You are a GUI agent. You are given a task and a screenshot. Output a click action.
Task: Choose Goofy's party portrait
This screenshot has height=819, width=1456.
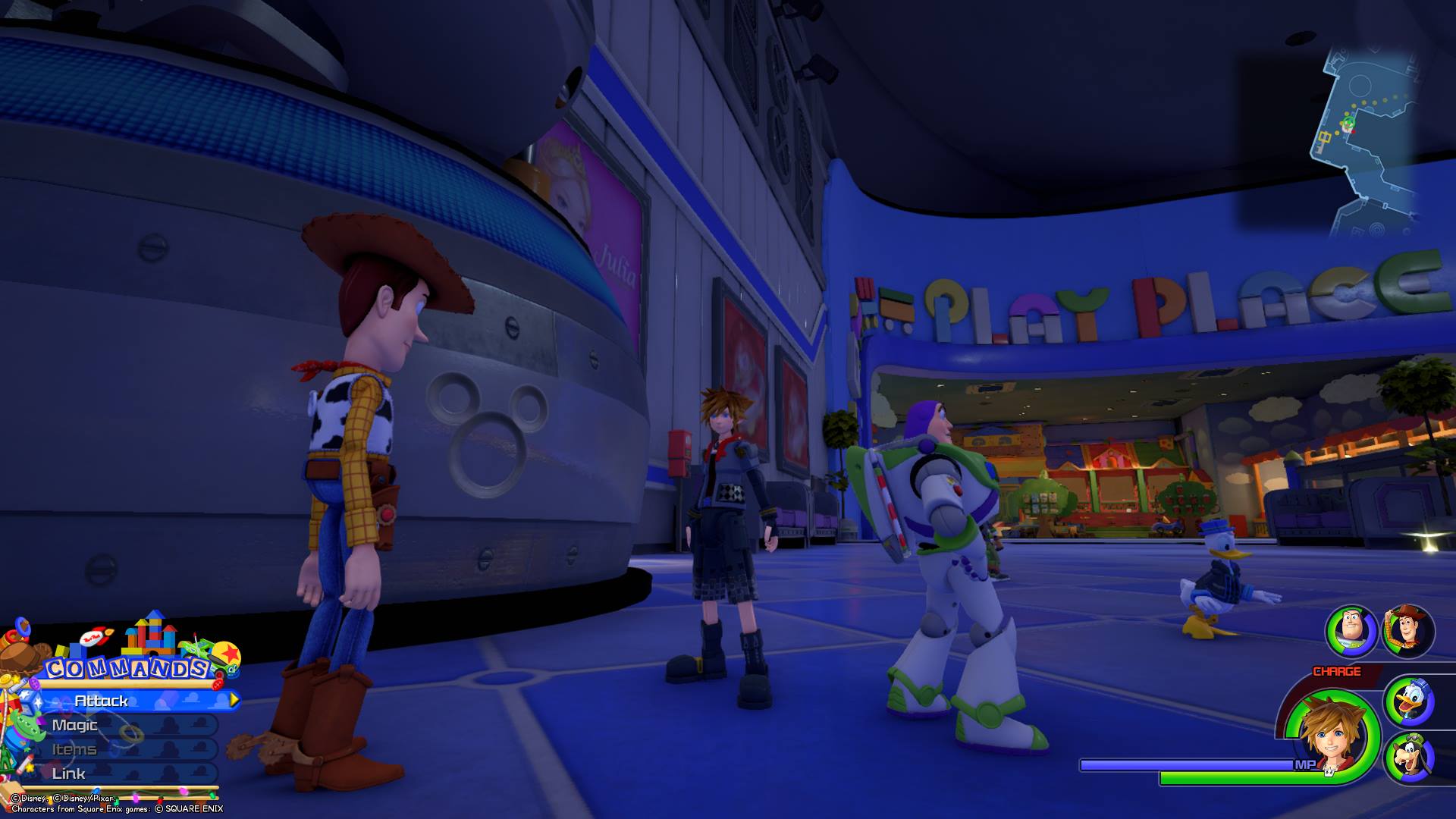point(1409,758)
